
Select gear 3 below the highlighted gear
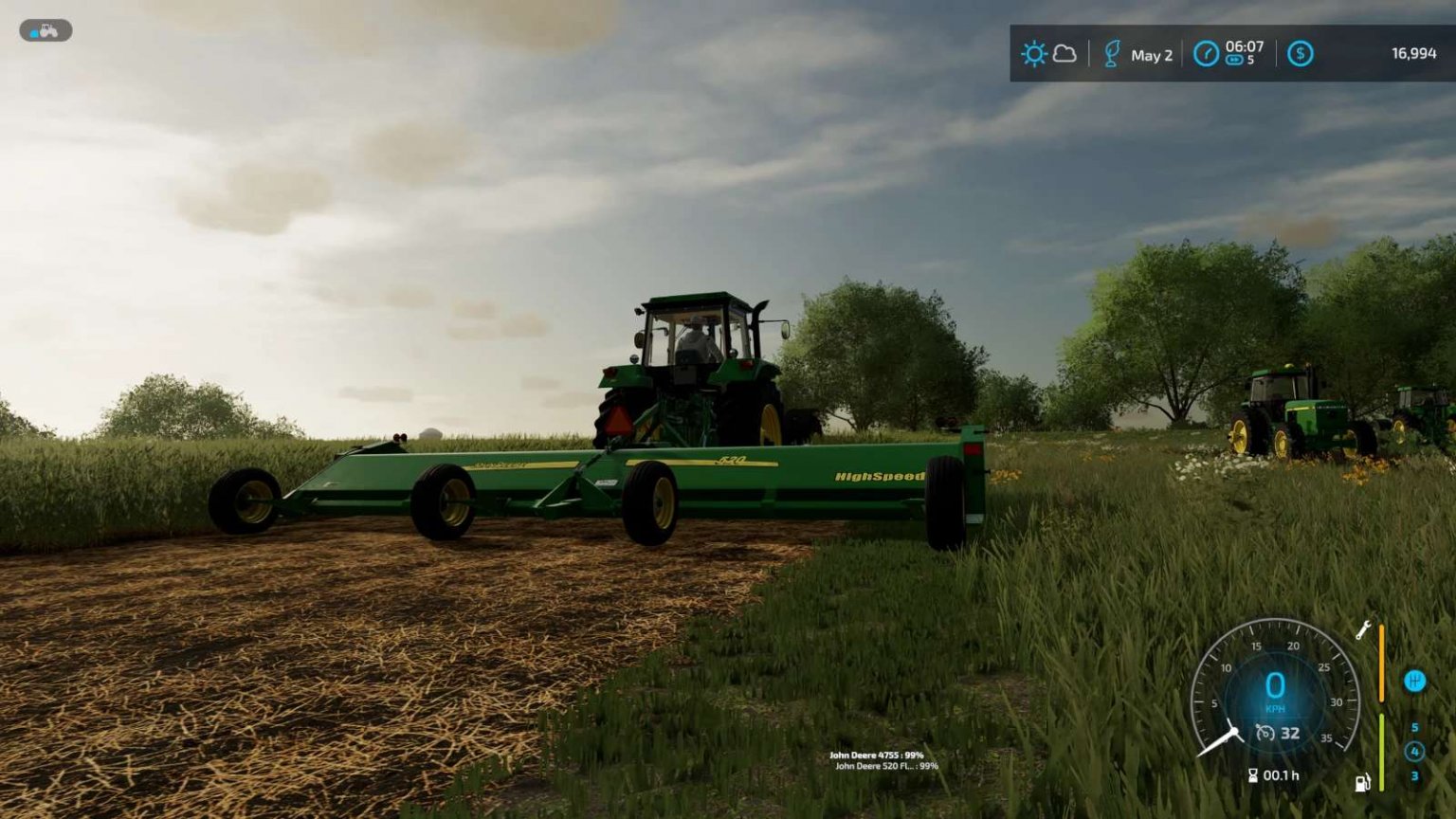click(x=1415, y=774)
